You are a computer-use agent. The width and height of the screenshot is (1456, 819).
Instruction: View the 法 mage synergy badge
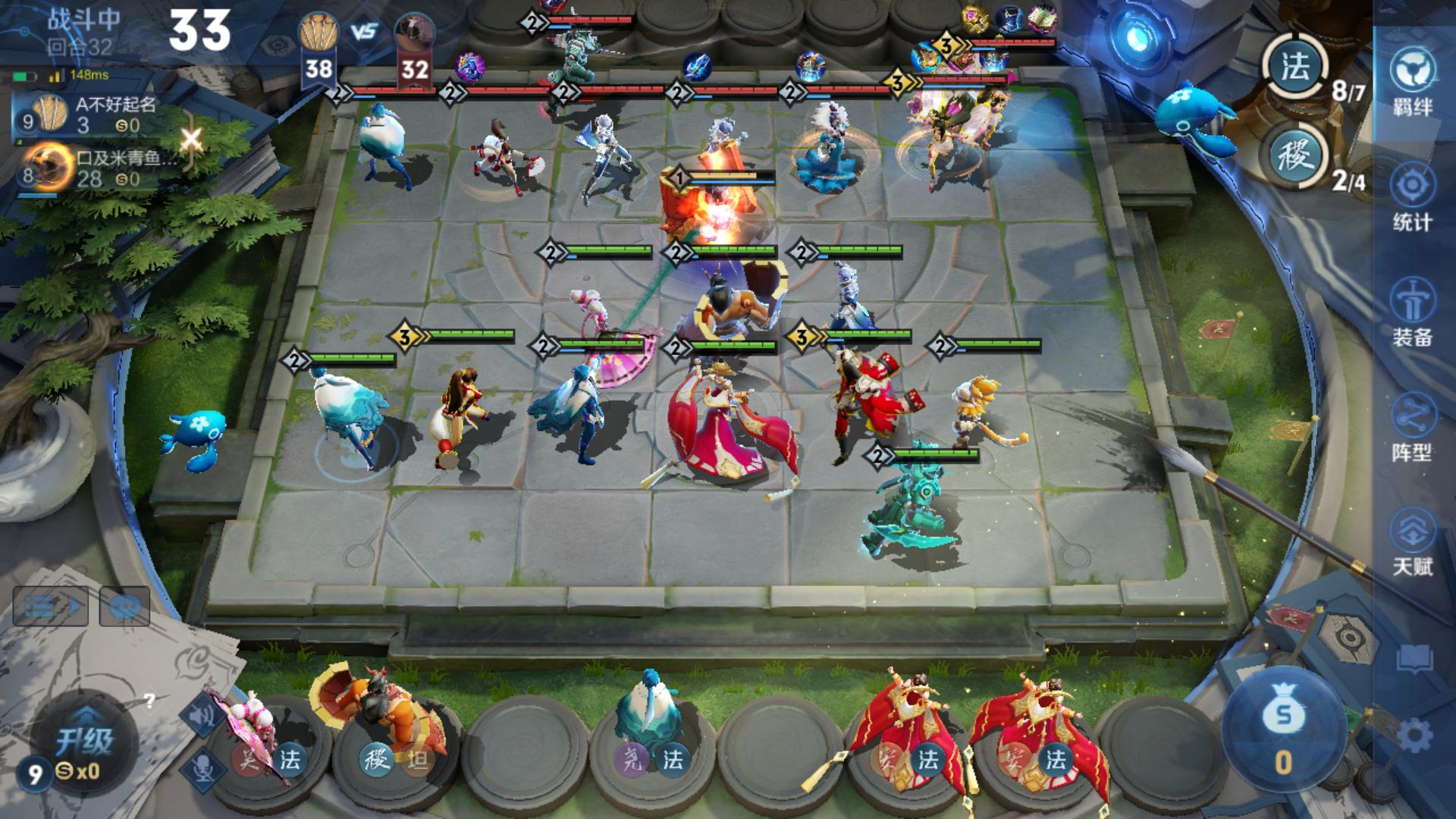tap(1295, 68)
